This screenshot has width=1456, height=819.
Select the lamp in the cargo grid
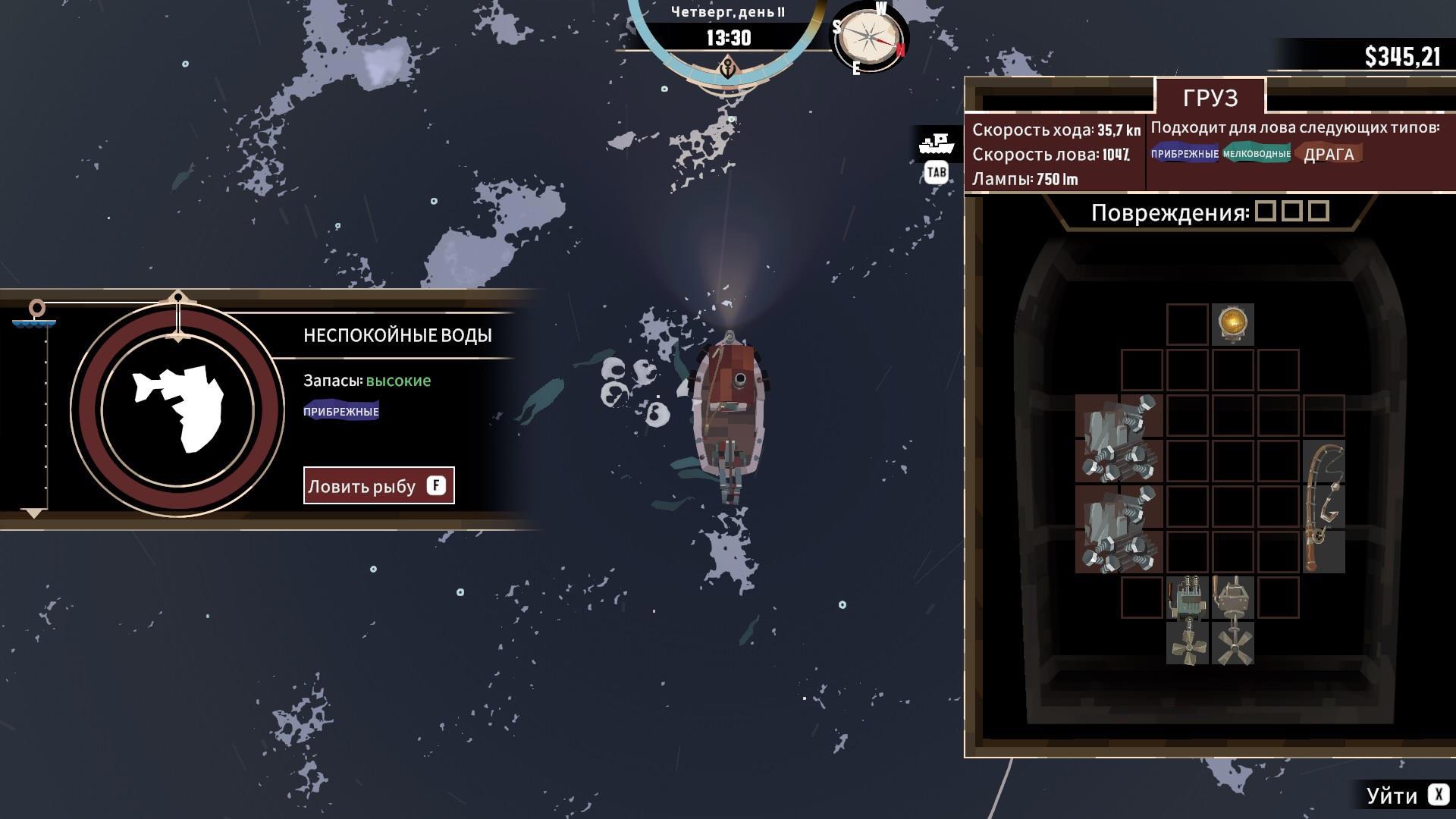(1232, 324)
